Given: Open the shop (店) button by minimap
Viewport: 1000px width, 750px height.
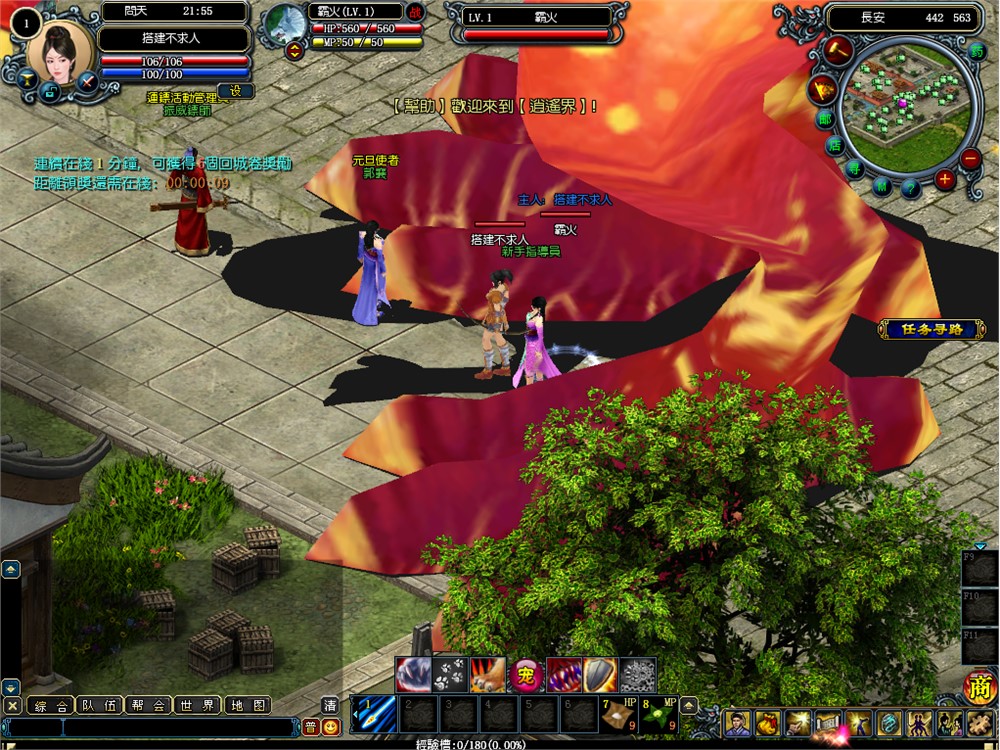Looking at the screenshot, I should pyautogui.click(x=835, y=145).
